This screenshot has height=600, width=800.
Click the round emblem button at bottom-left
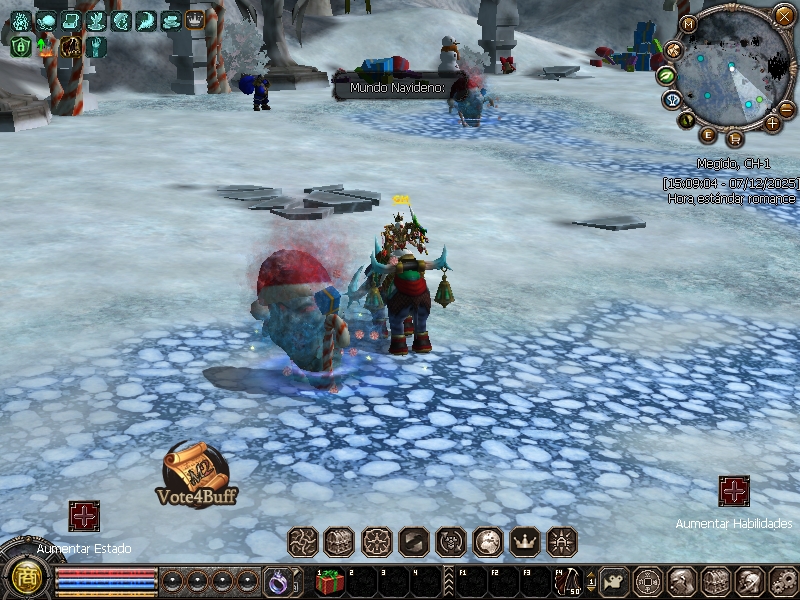click(22, 577)
